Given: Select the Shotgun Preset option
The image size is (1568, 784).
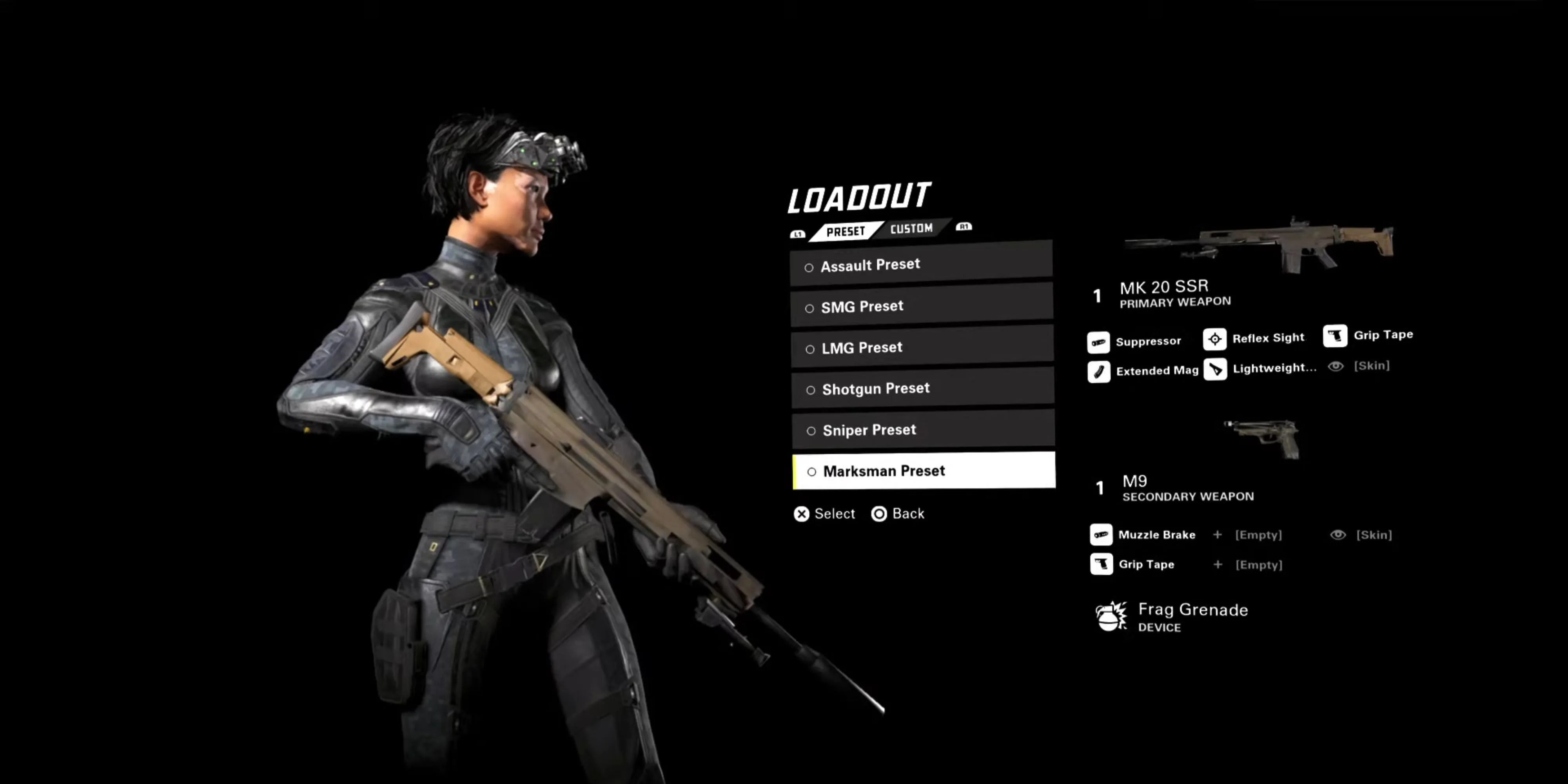Looking at the screenshot, I should (x=922, y=388).
